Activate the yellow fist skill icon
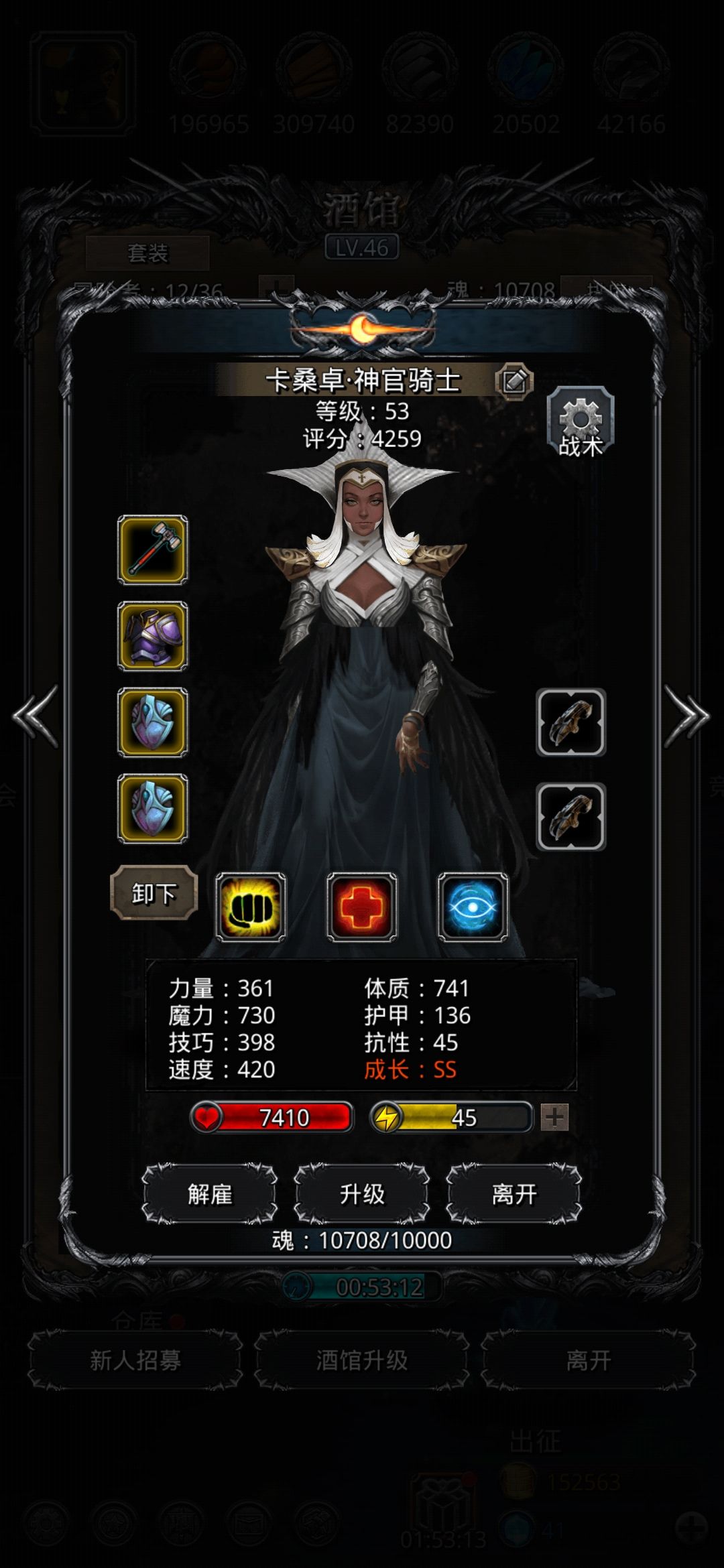The image size is (724, 1568). (251, 907)
